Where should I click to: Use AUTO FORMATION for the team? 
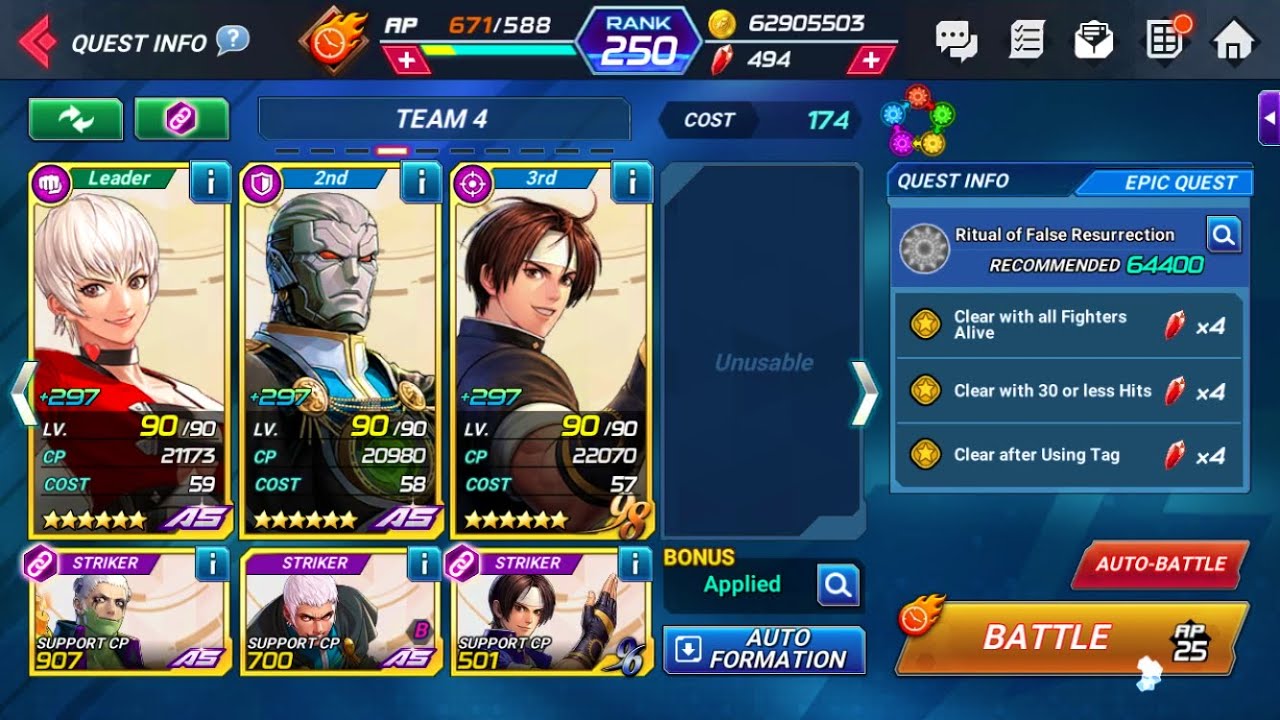[764, 650]
